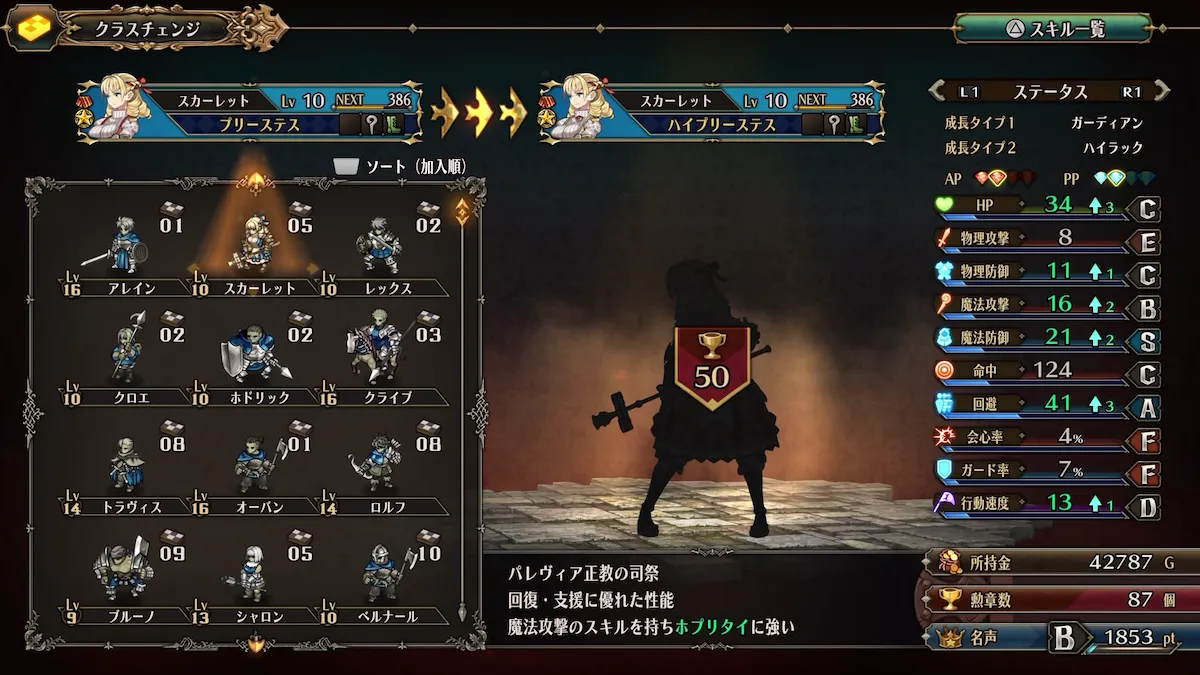Pick the unit ベルナール

(380, 577)
